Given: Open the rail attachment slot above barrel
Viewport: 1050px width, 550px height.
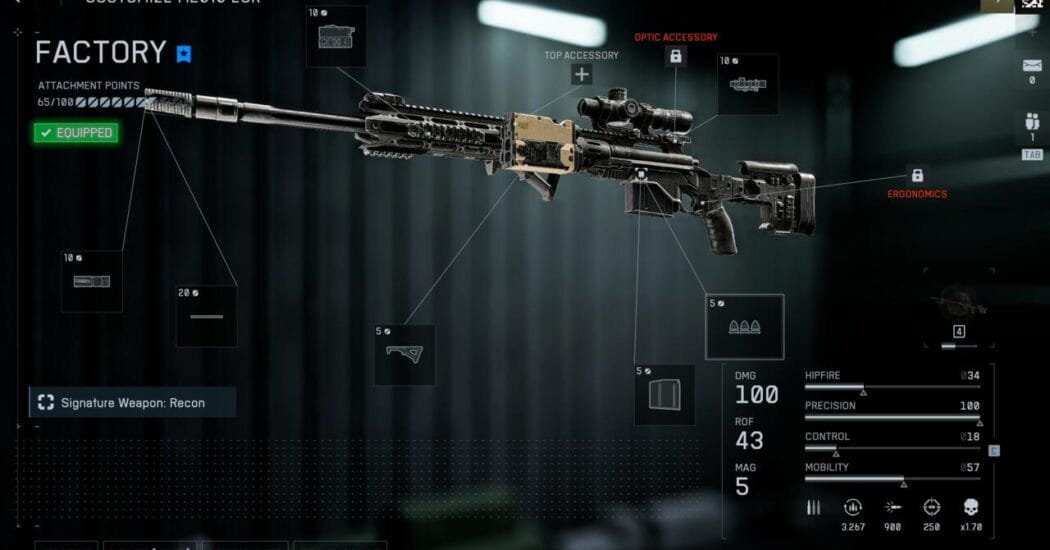Looking at the screenshot, I should (x=336, y=37).
